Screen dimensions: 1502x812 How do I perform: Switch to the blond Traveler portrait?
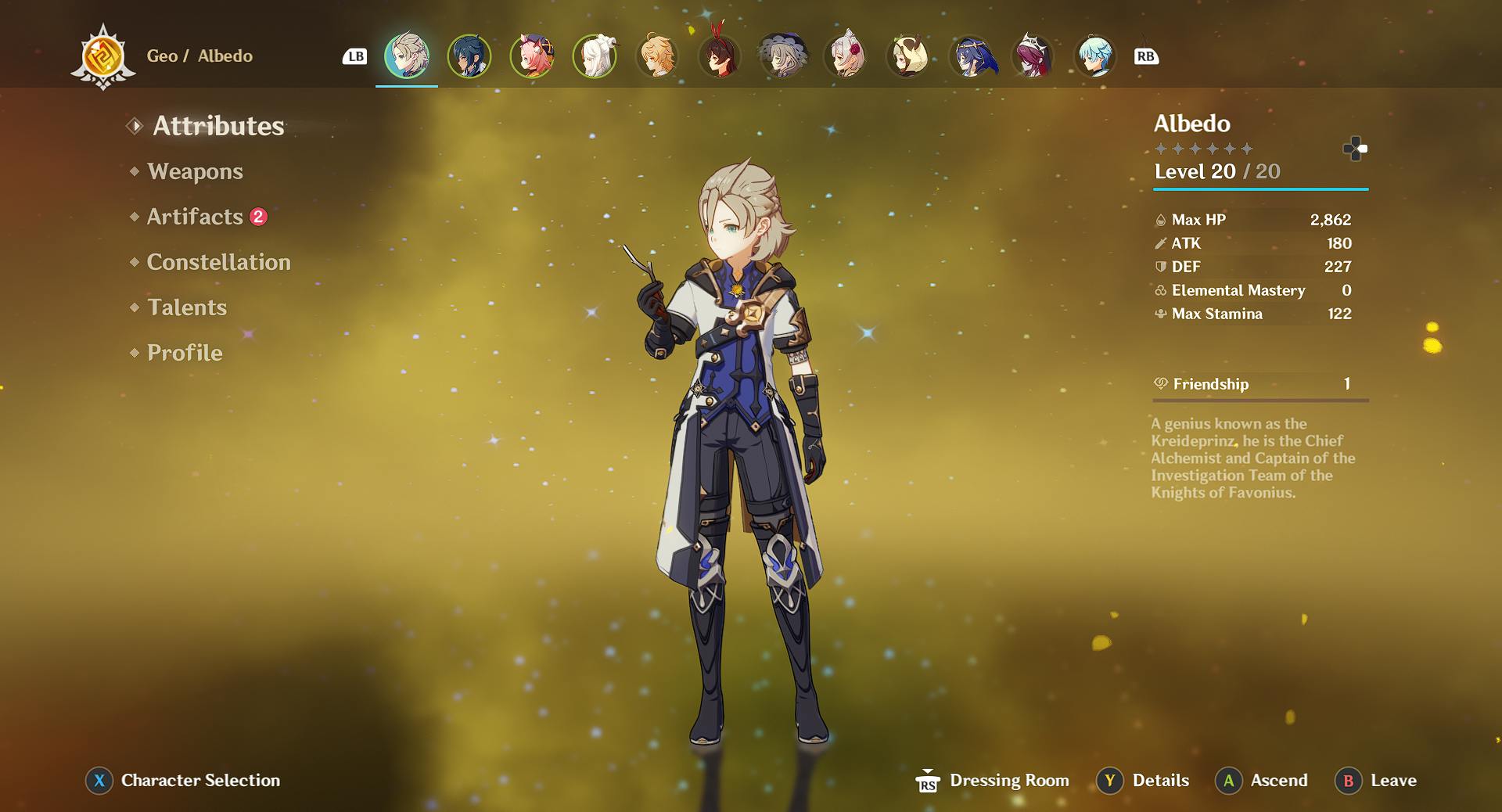point(657,56)
